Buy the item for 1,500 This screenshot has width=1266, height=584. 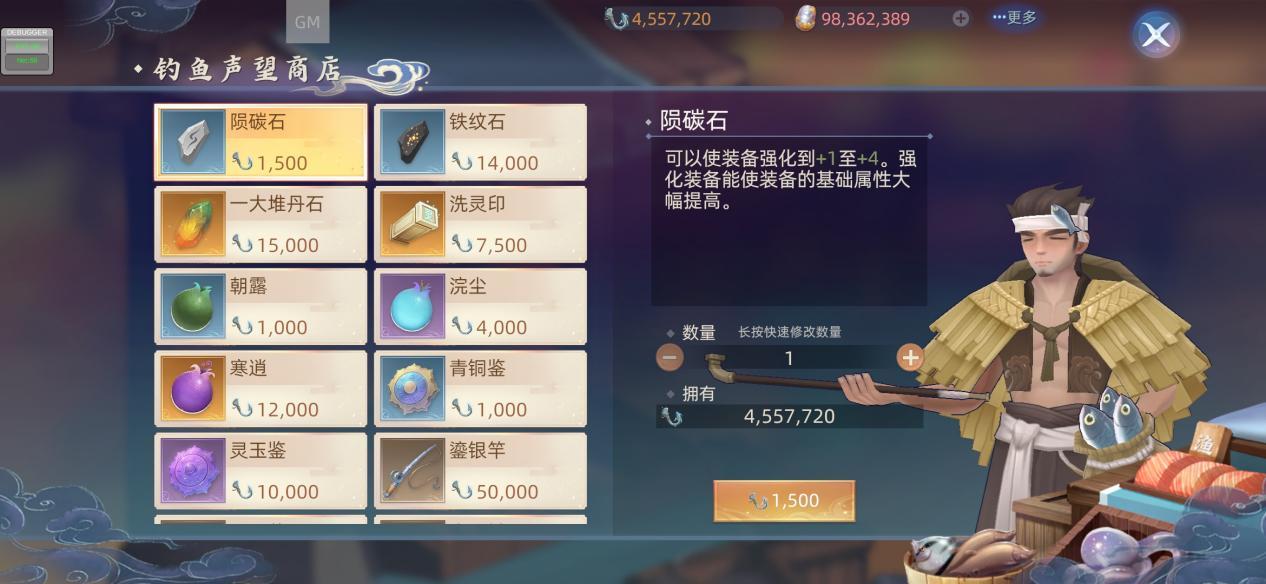click(x=784, y=501)
